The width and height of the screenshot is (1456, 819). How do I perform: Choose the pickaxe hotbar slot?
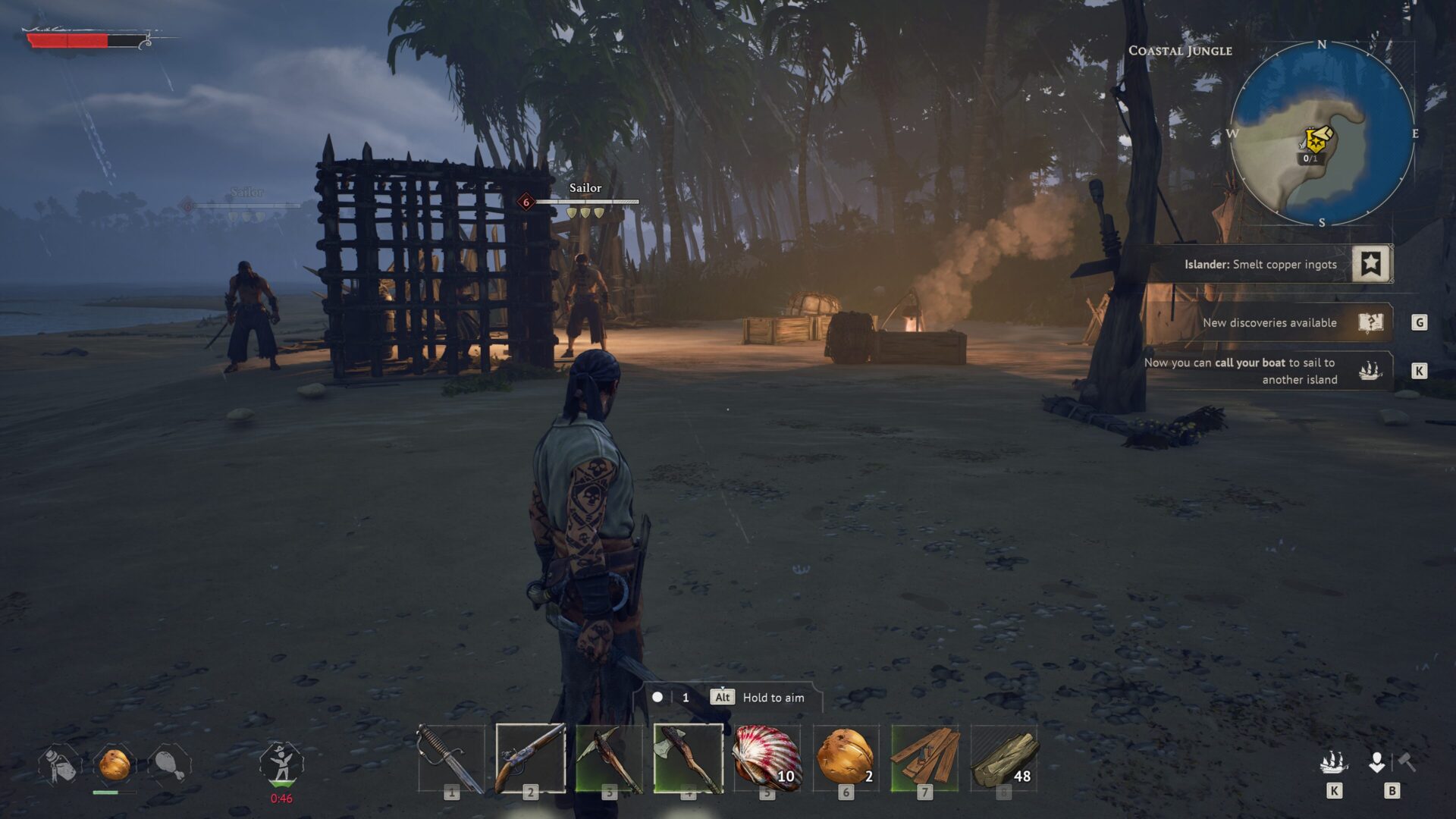coord(609,758)
